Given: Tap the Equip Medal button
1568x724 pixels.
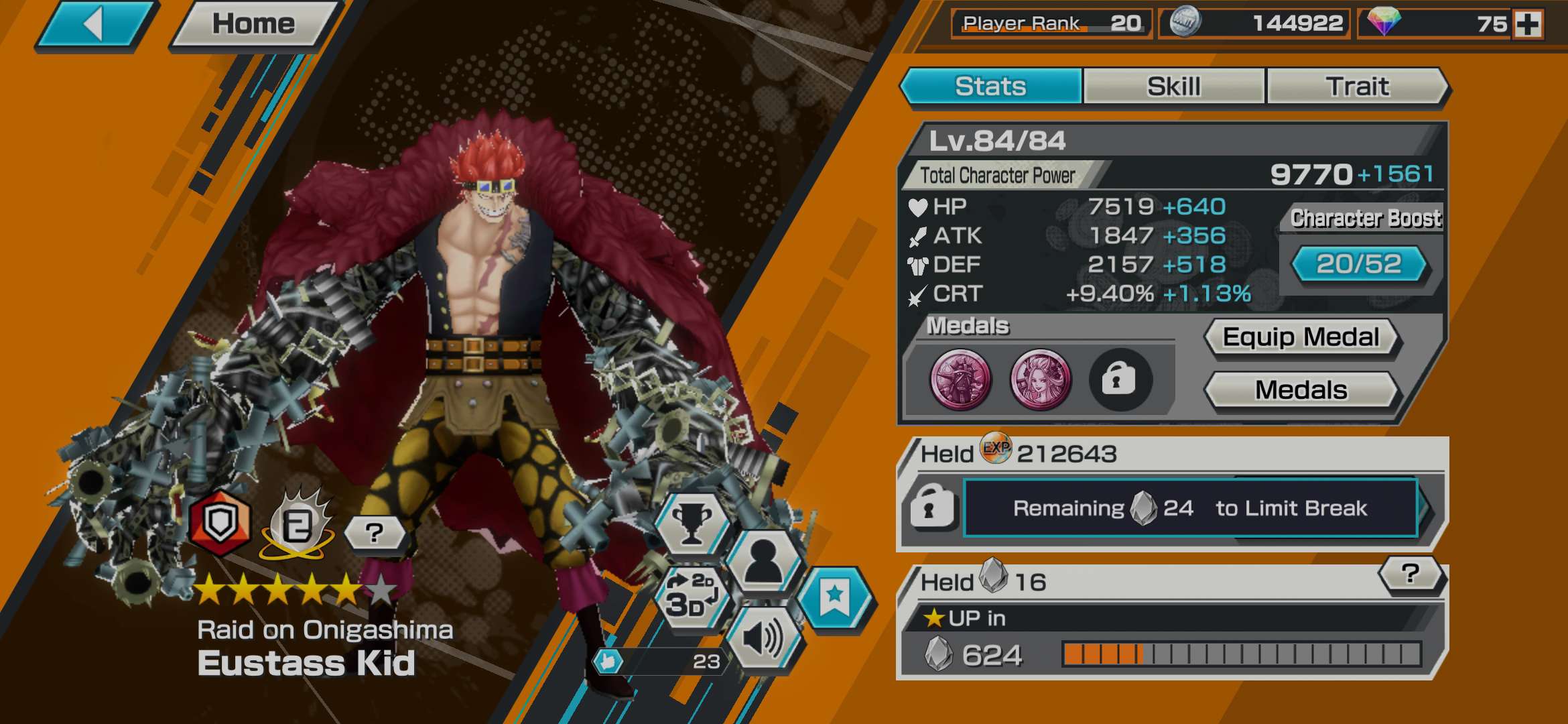Looking at the screenshot, I should click(x=1301, y=337).
